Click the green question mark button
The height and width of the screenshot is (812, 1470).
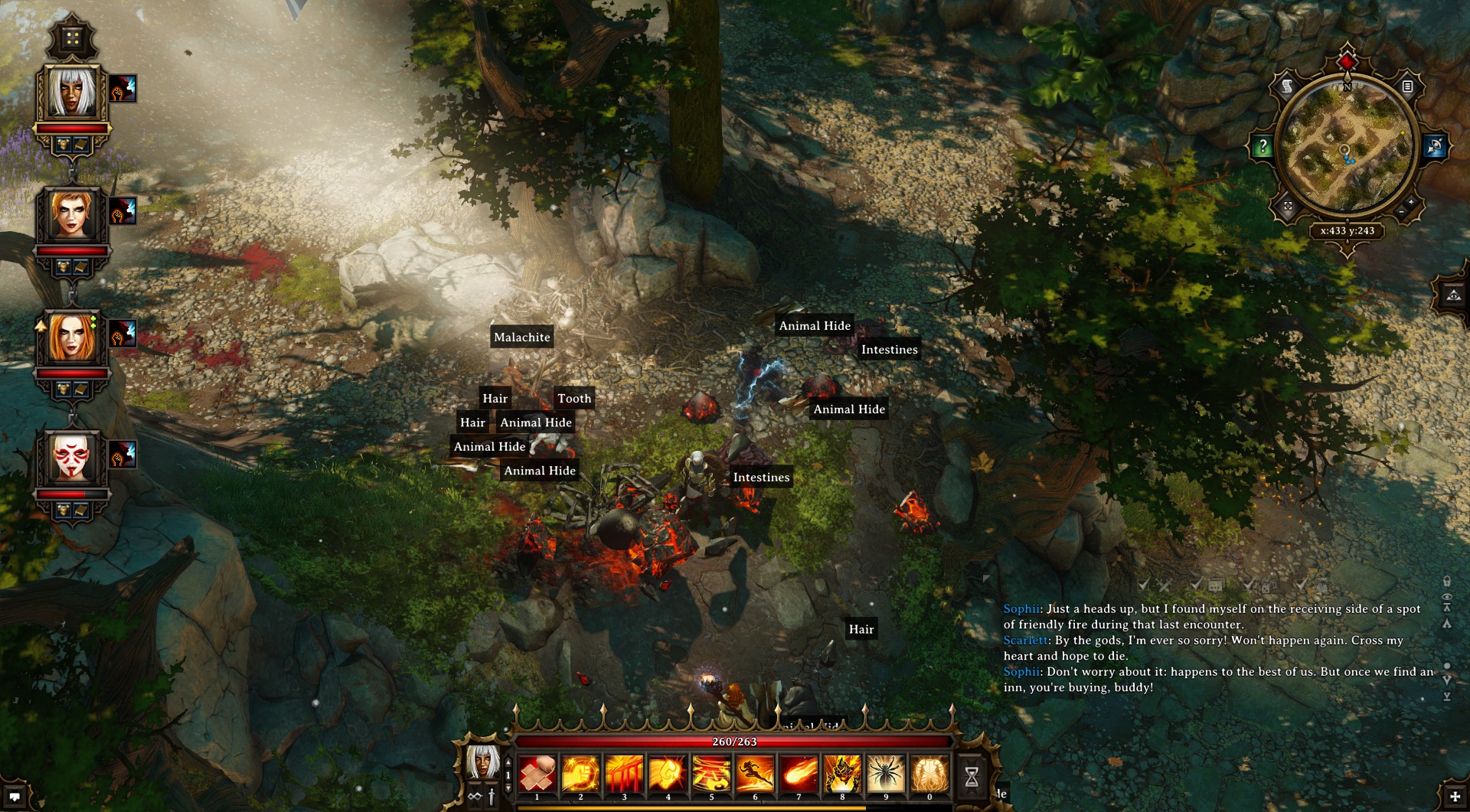(1262, 145)
